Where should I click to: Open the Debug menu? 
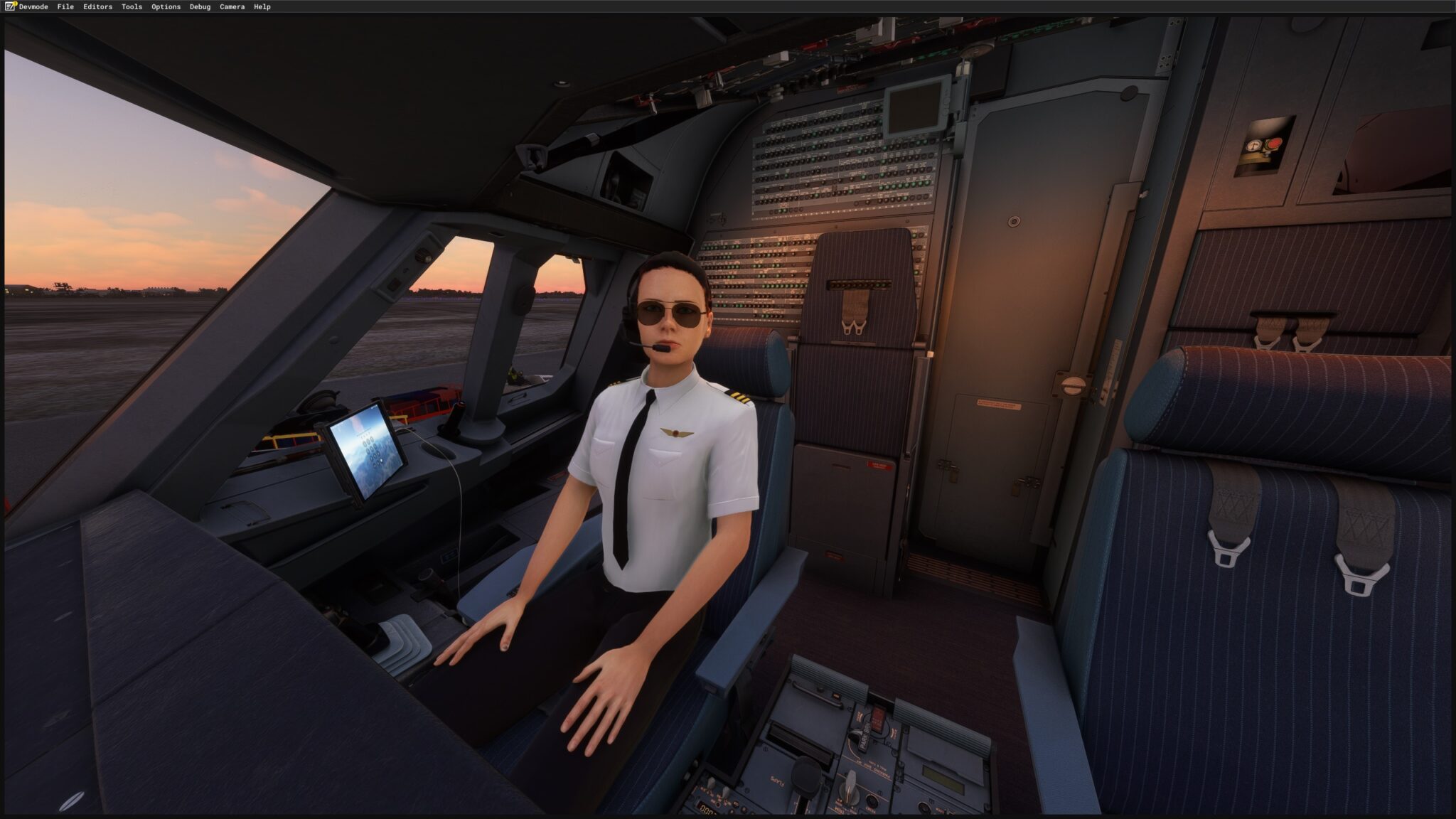200,6
